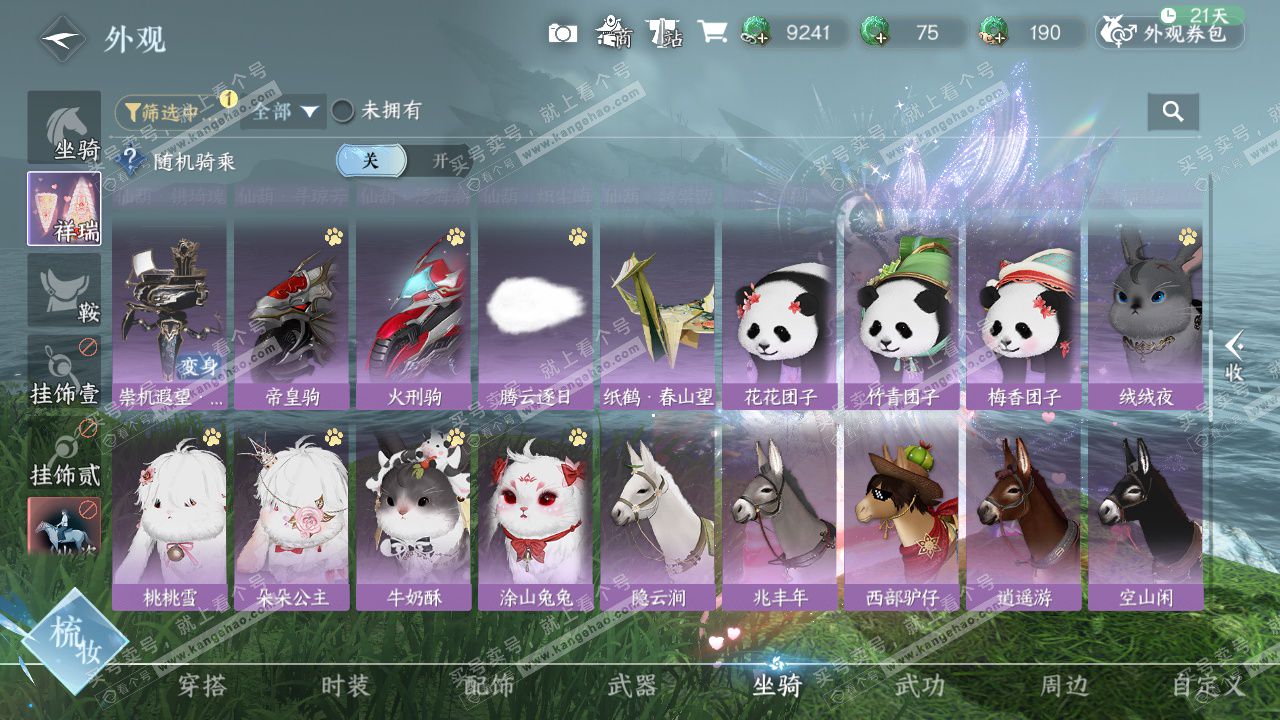Choose the 帝皇驹 mount card
Screen dimensions: 1280x720
point(291,316)
